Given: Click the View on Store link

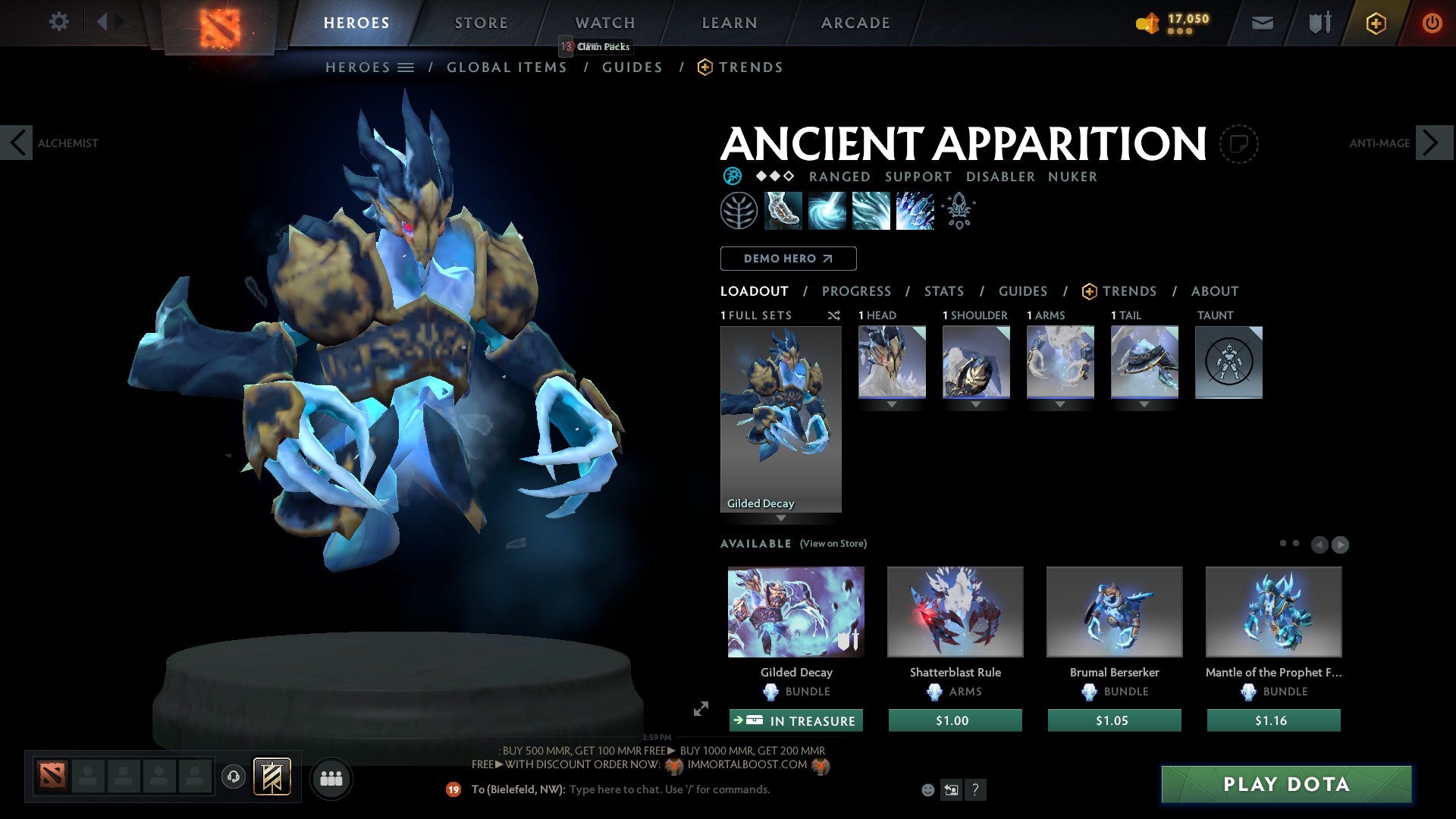Looking at the screenshot, I should (x=833, y=544).
